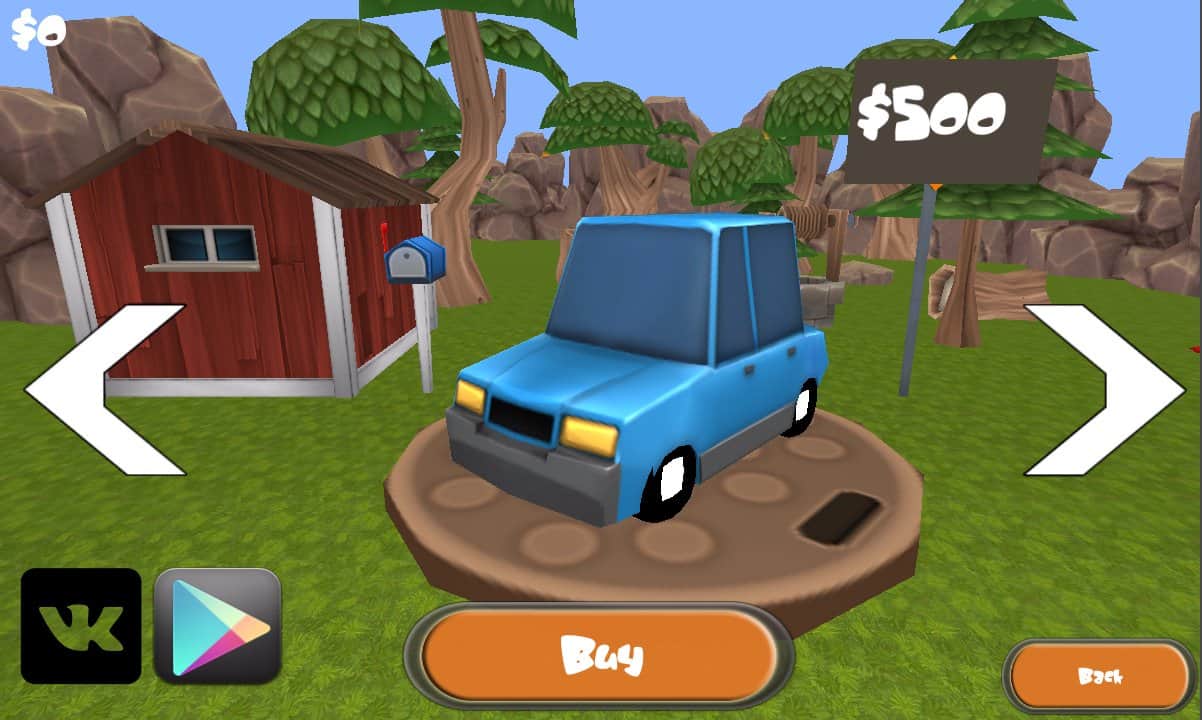
Task: Show the next car with right arrow
Action: pos(1105,390)
